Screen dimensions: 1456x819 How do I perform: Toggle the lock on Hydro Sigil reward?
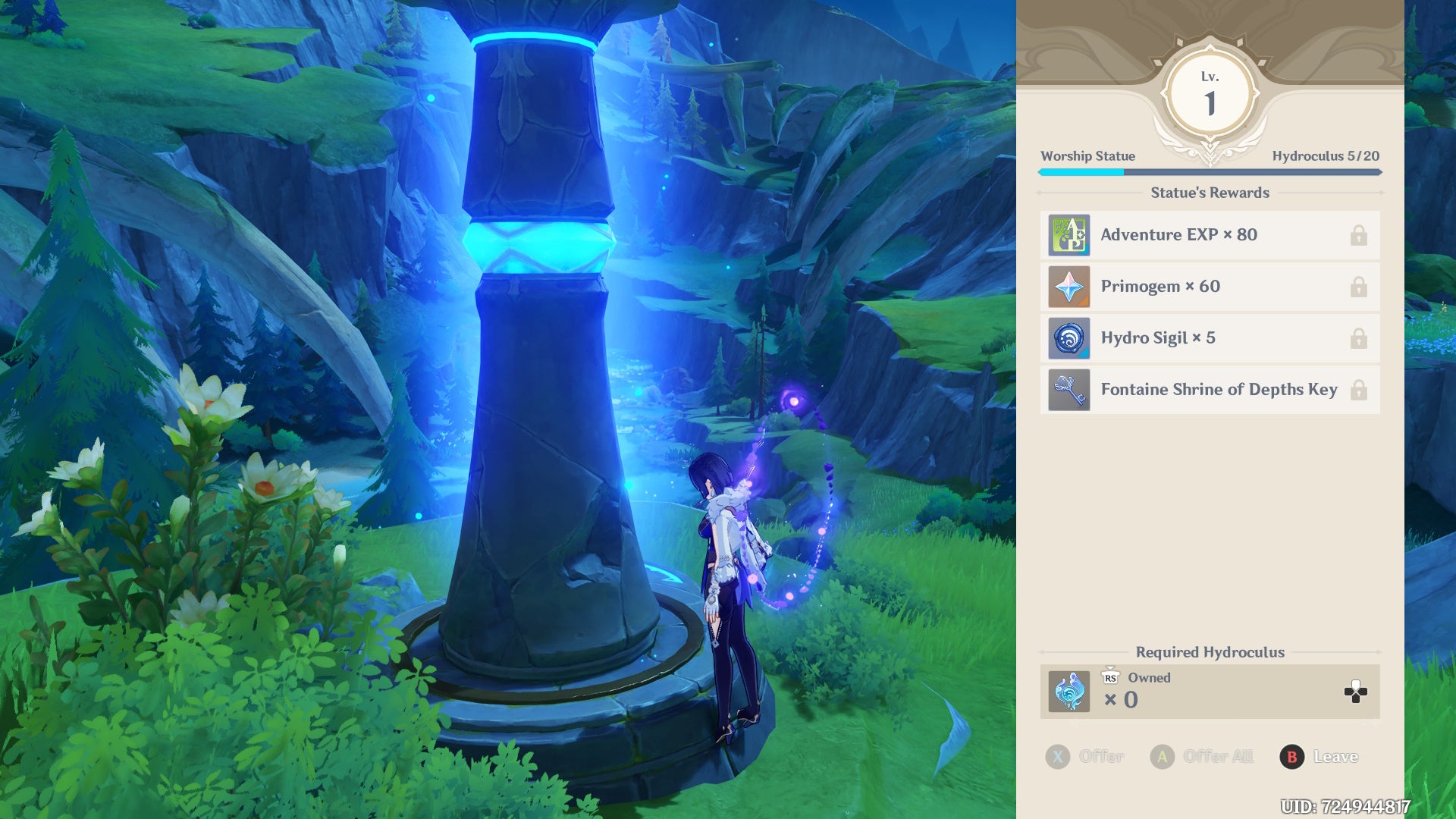1357,338
